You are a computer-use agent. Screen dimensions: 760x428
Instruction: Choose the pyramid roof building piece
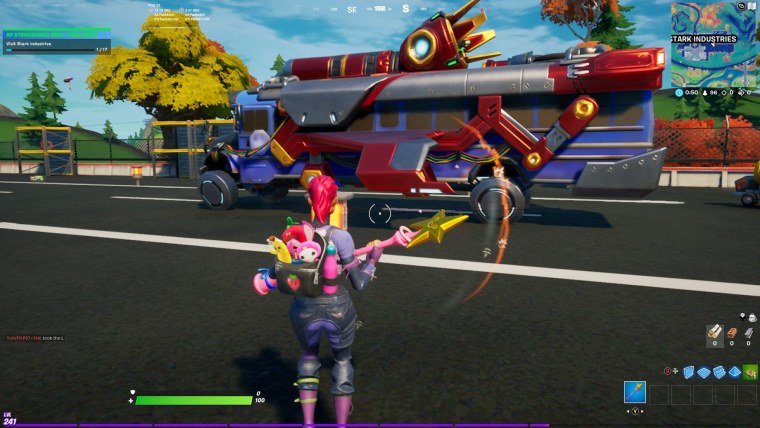pyautogui.click(x=735, y=372)
